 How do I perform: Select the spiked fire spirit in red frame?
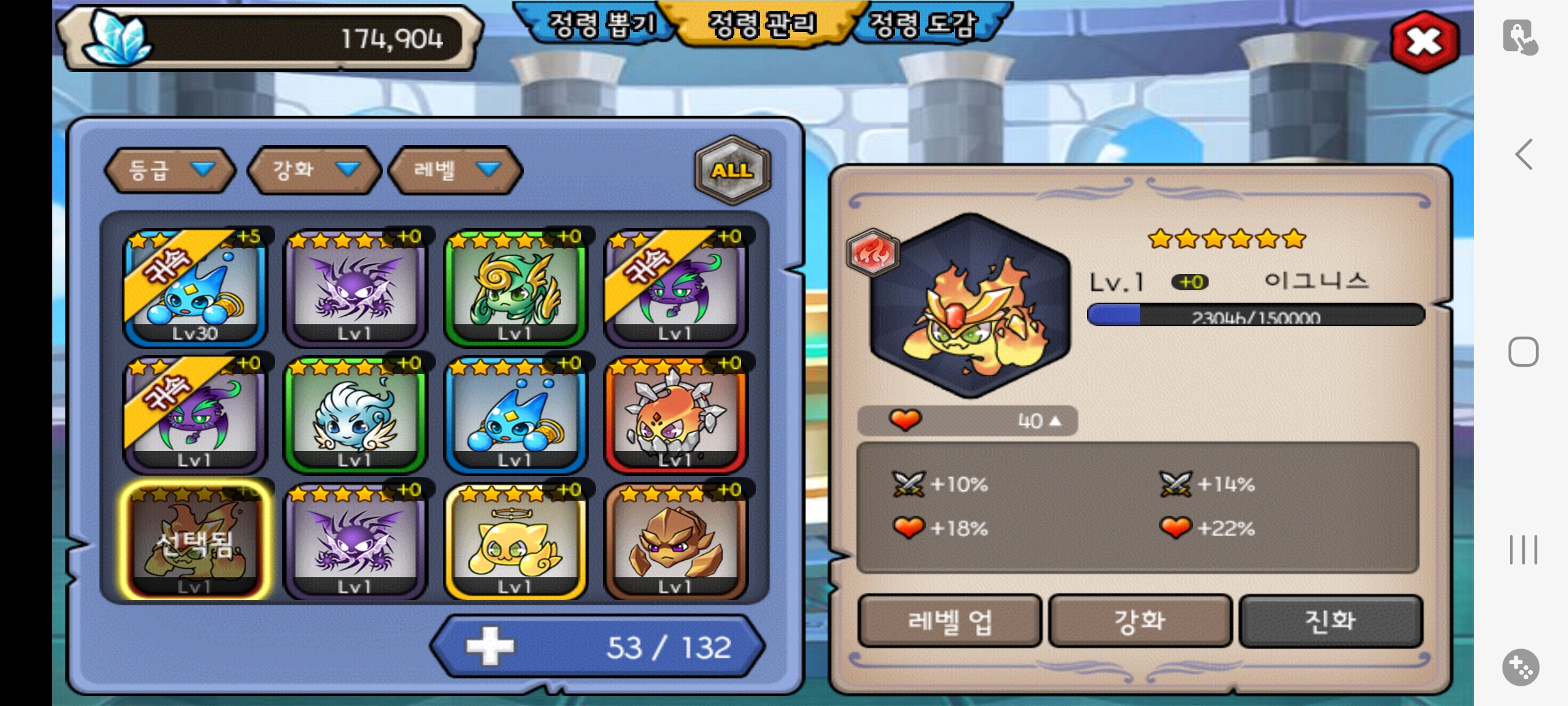point(676,415)
